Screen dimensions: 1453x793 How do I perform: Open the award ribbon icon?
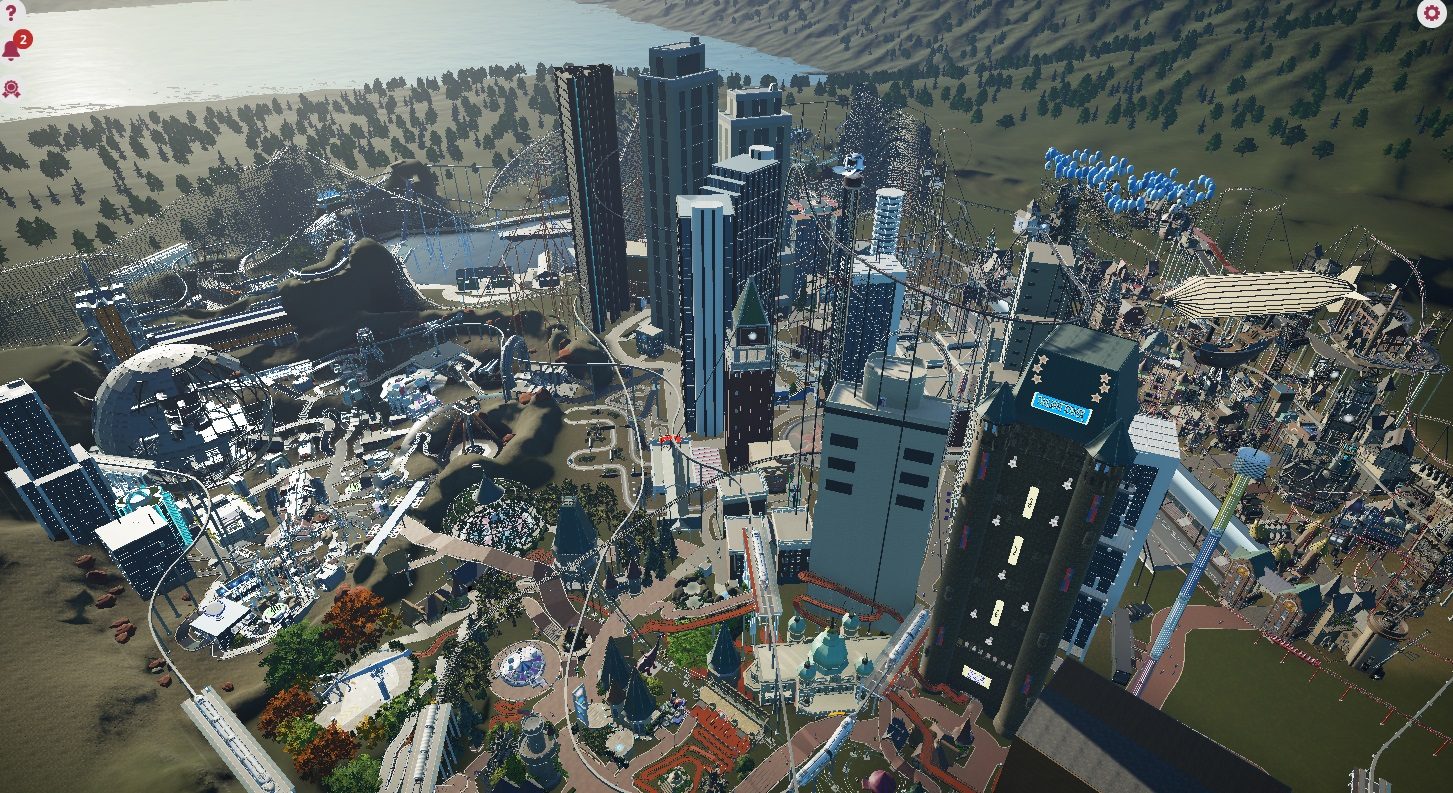(x=11, y=88)
